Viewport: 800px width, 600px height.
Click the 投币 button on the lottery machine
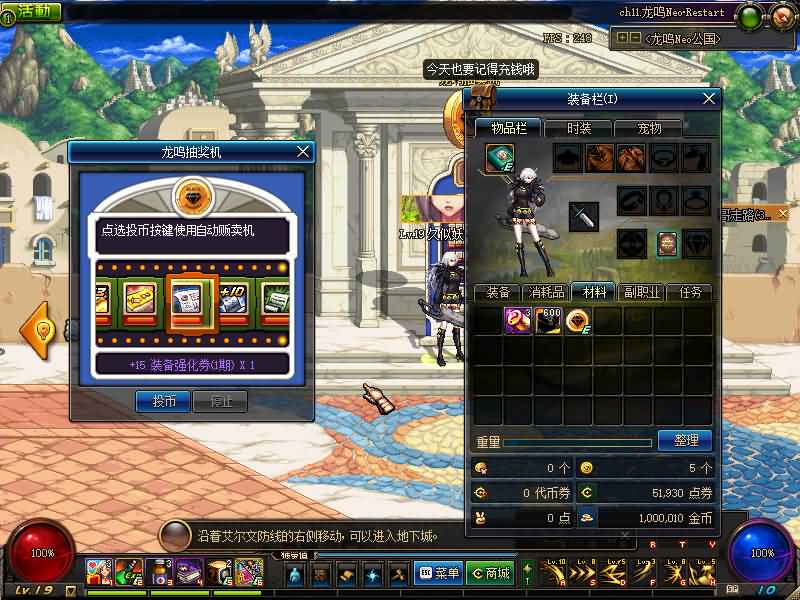(x=163, y=401)
